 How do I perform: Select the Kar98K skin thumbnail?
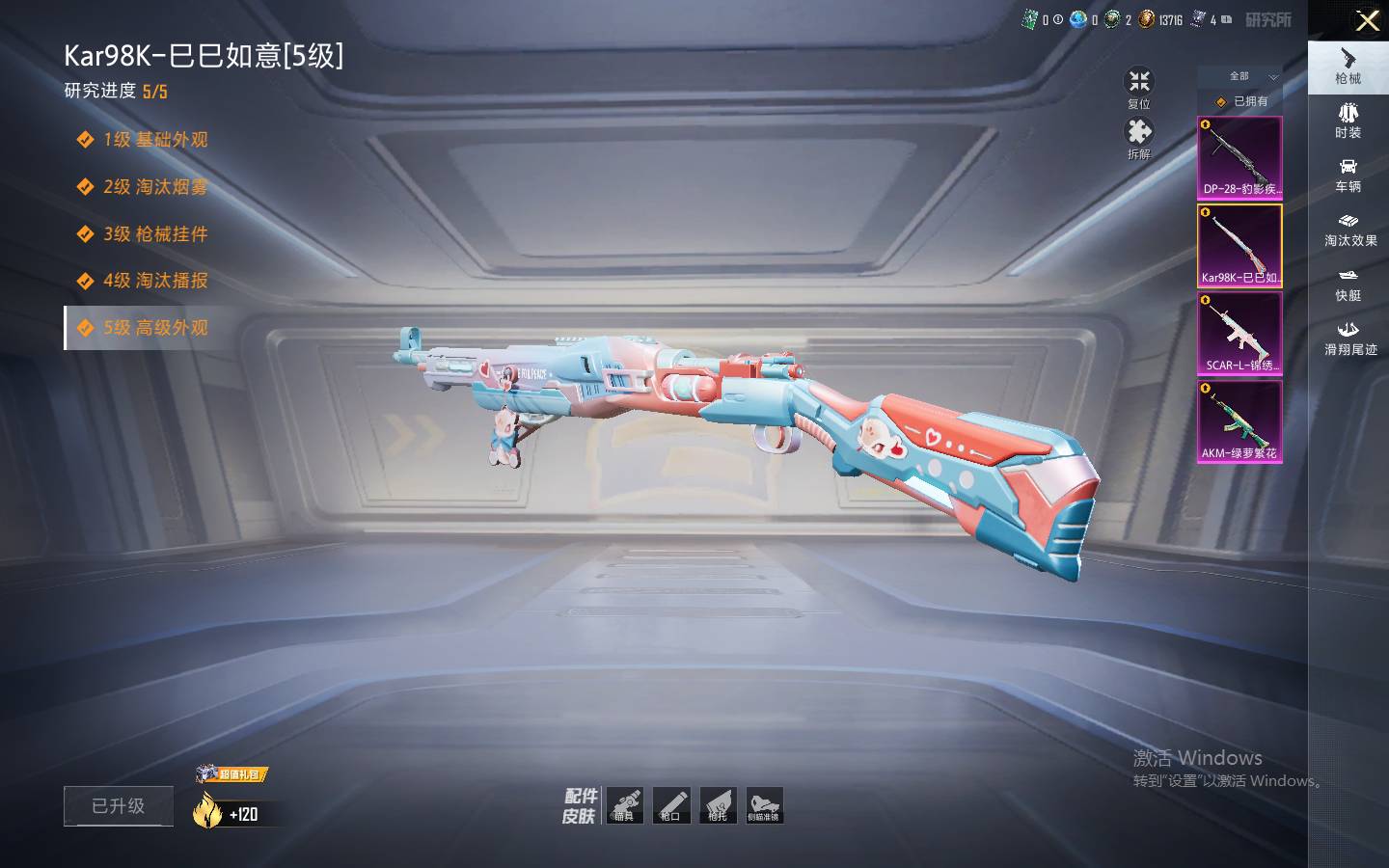(x=1239, y=246)
